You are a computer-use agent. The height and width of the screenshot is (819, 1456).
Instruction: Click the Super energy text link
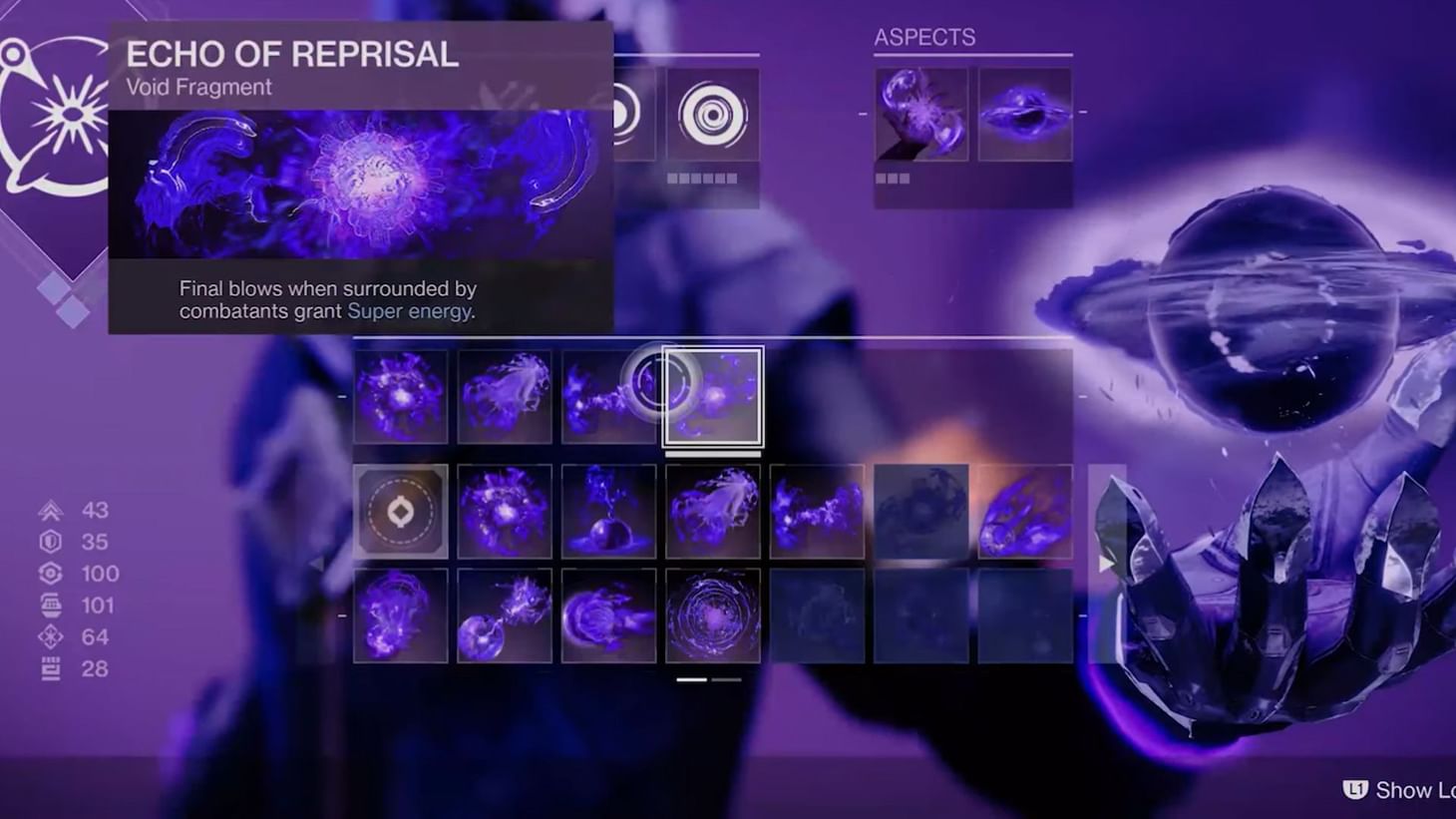click(x=409, y=311)
